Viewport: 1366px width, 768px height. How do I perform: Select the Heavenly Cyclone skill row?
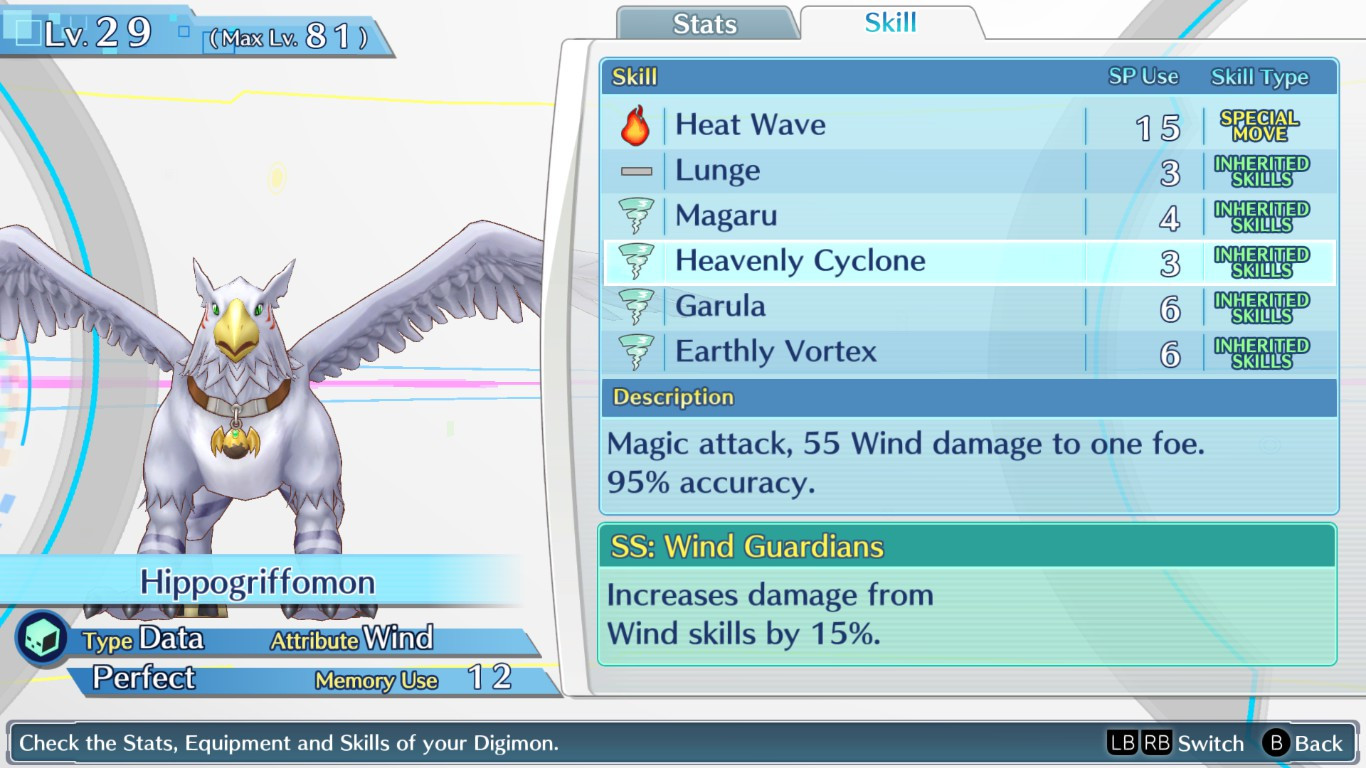(800, 260)
